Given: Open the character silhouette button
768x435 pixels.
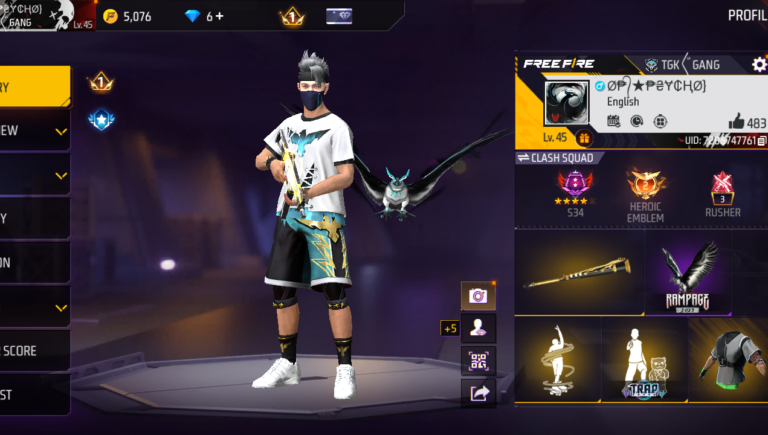Looking at the screenshot, I should click(478, 328).
